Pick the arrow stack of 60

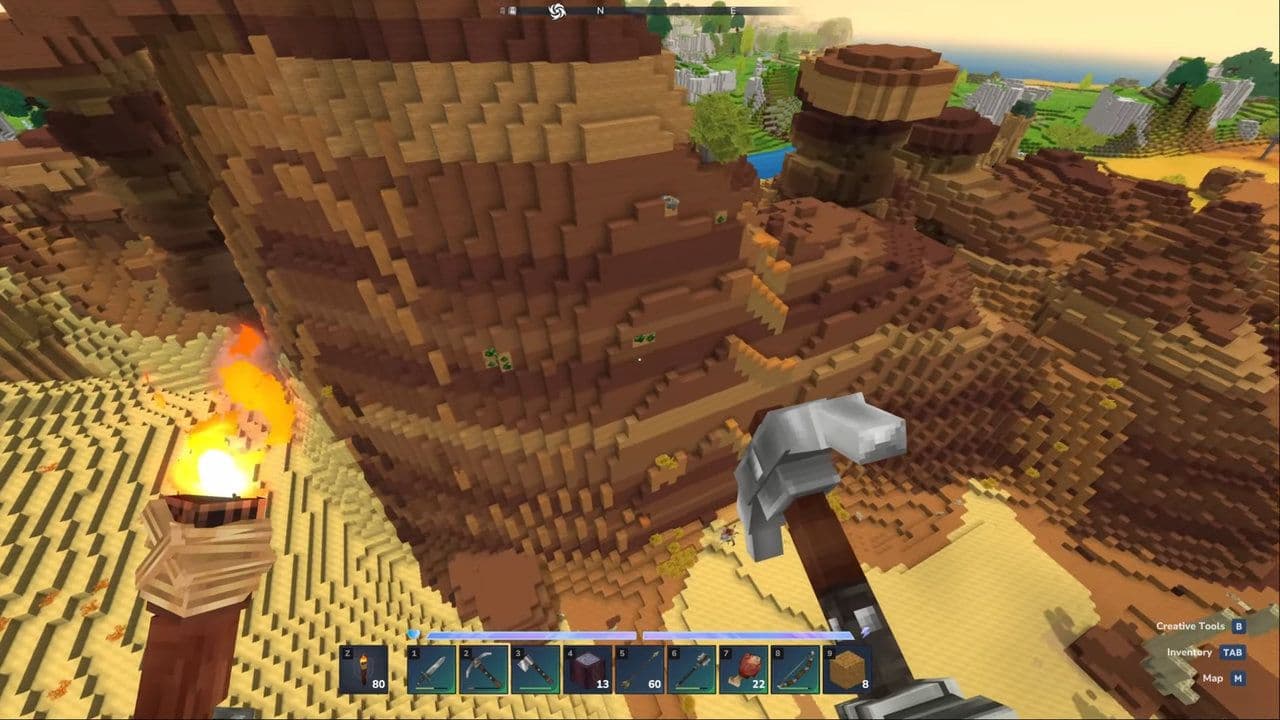click(x=640, y=669)
